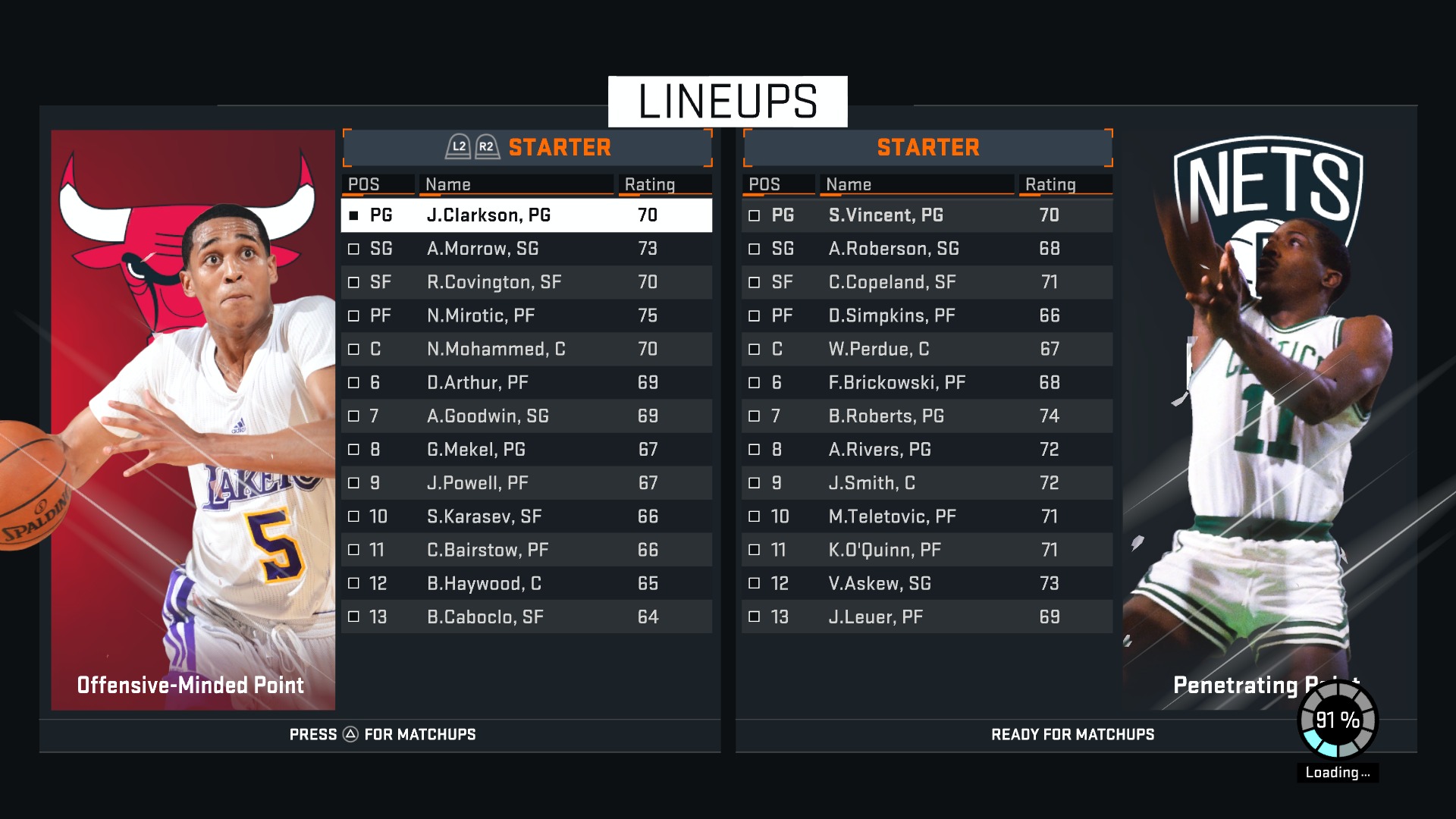Open the right STARTER lineup selector
Image resolution: width=1456 pixels, height=819 pixels.
927,147
